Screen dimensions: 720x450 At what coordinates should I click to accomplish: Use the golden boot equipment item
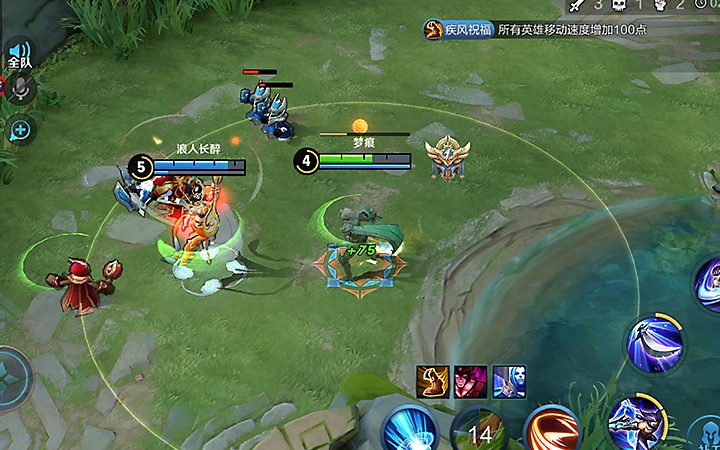432,381
